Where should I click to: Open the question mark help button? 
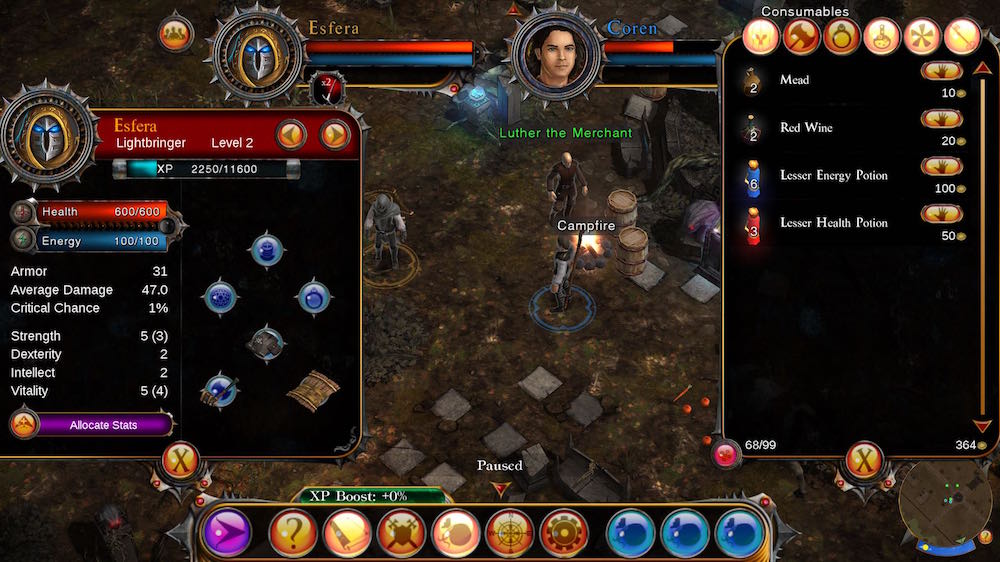pos(293,533)
